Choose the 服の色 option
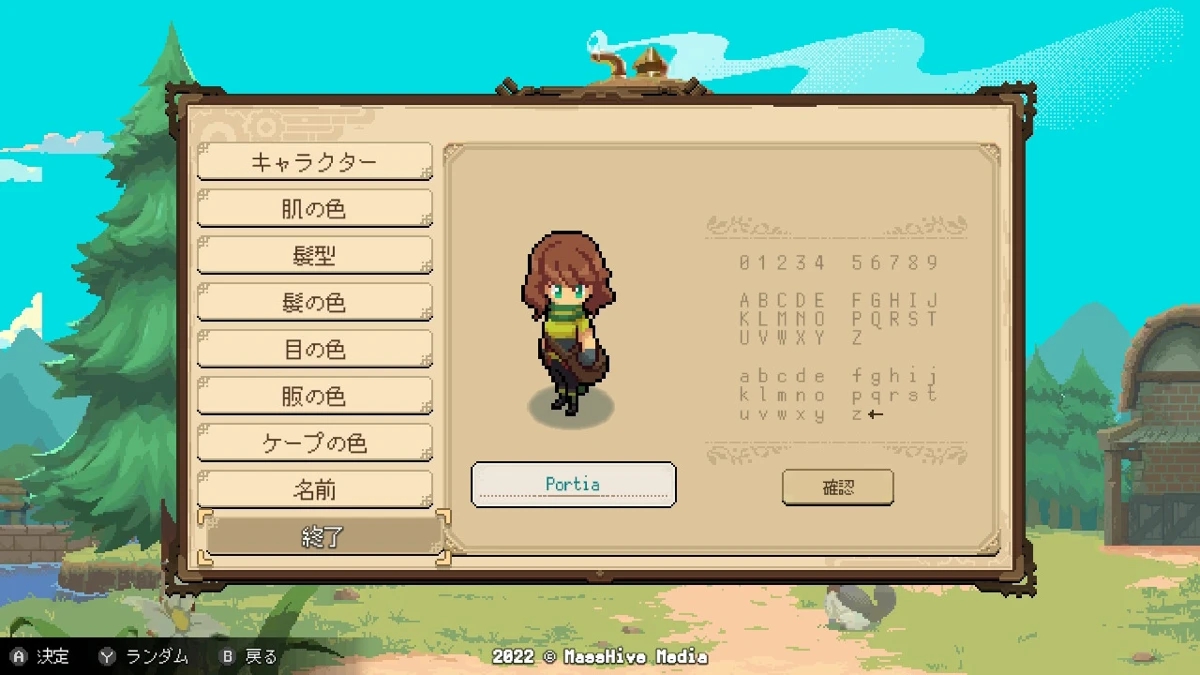The height and width of the screenshot is (675, 1200). (314, 397)
